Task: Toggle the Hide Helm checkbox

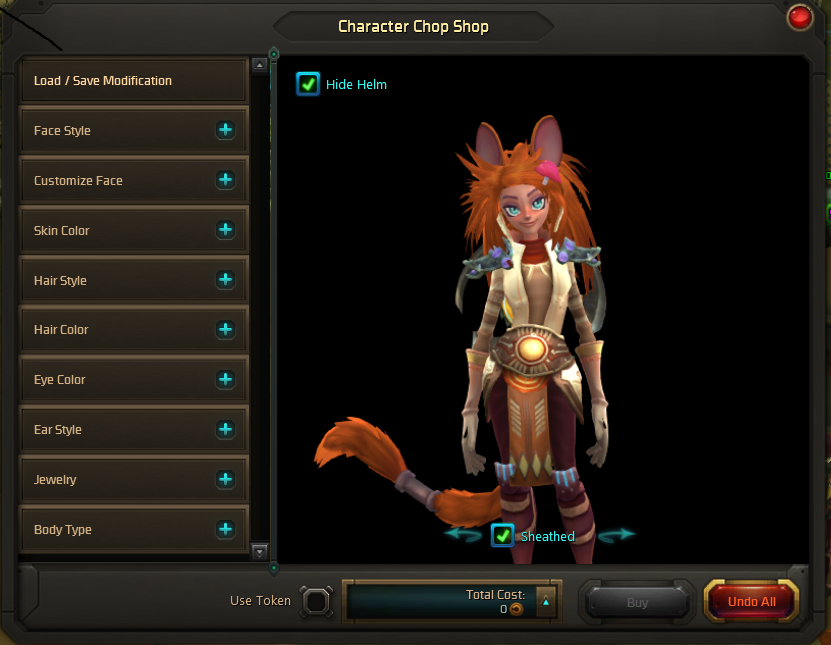Action: 308,84
